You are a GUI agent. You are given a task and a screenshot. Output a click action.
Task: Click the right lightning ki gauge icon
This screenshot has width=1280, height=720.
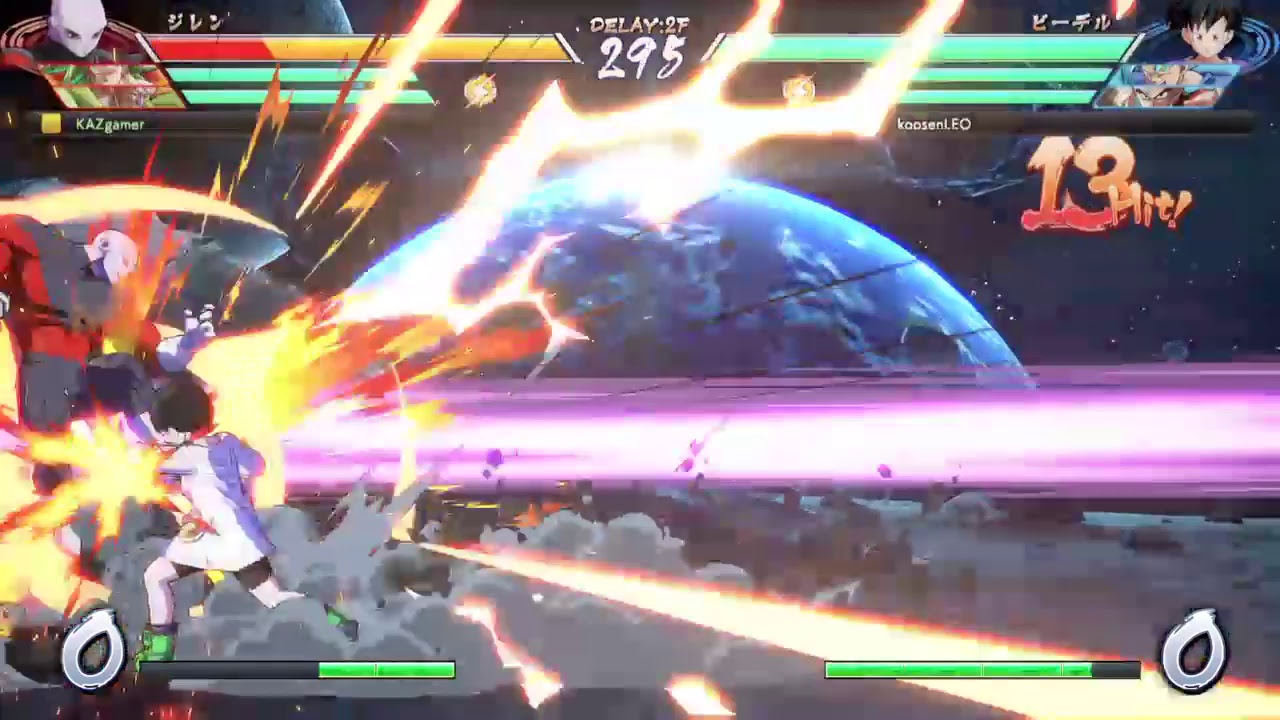click(x=798, y=88)
